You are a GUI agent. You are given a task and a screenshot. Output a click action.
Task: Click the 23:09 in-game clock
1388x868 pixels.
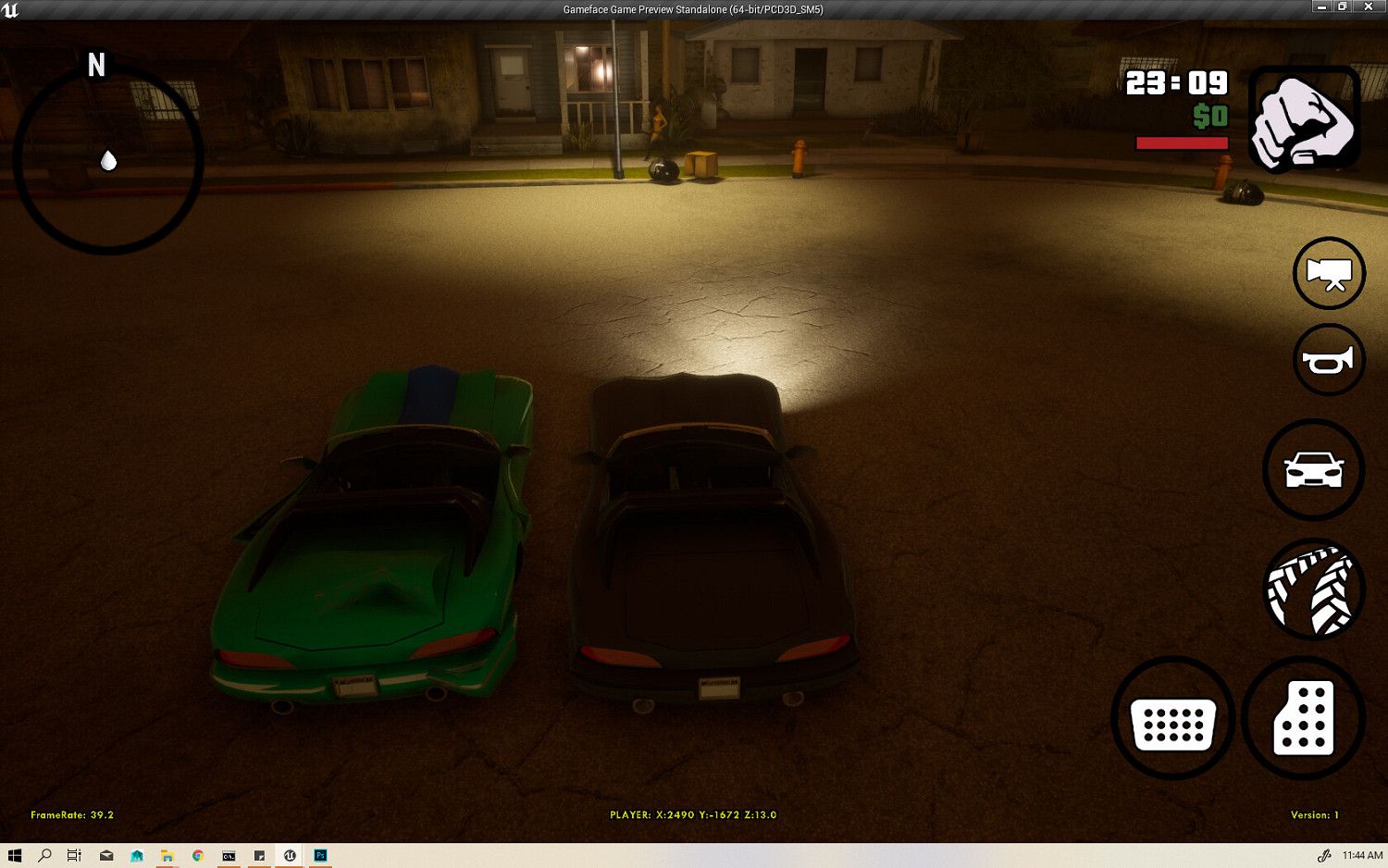point(1177,84)
